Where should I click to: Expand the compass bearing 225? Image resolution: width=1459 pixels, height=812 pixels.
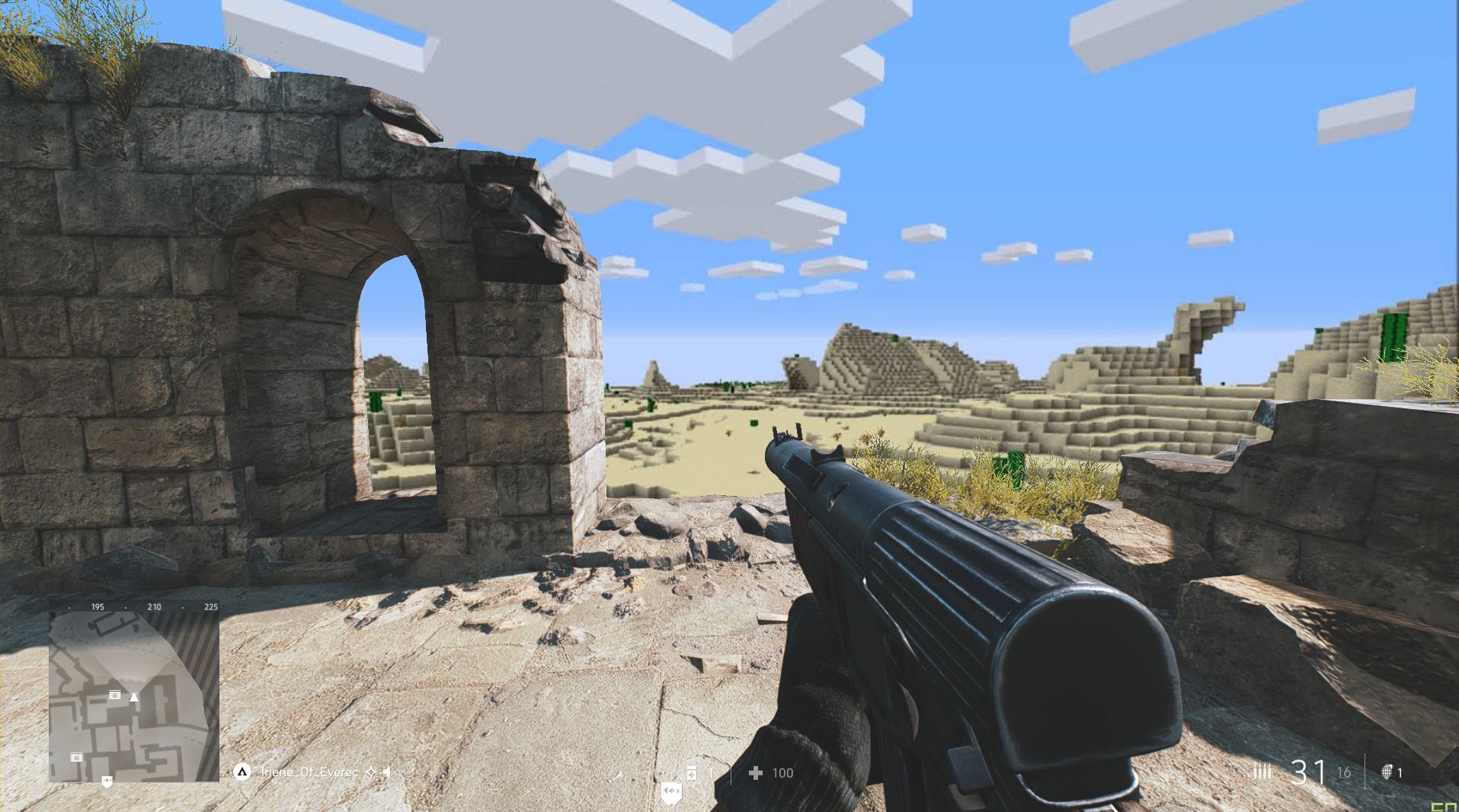(x=210, y=607)
